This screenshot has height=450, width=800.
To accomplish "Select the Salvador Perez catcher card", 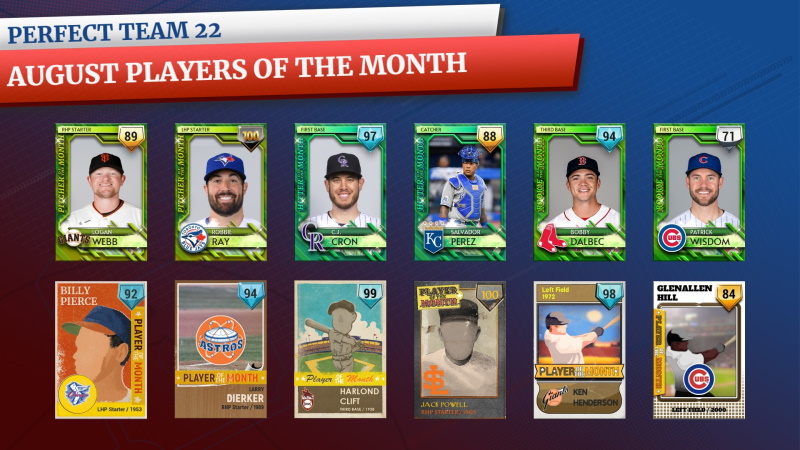I will [x=460, y=192].
